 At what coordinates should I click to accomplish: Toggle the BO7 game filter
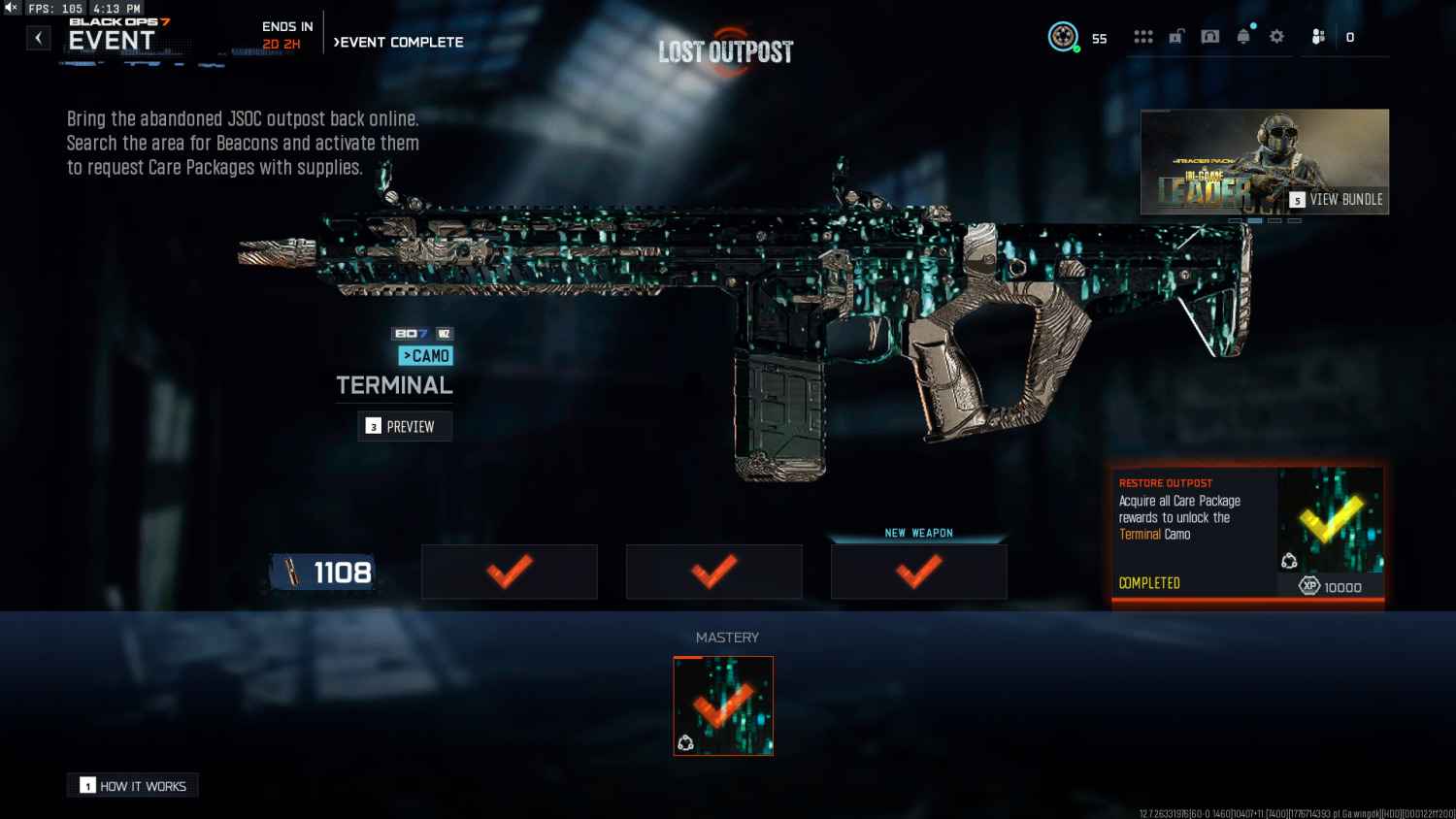pyautogui.click(x=412, y=333)
